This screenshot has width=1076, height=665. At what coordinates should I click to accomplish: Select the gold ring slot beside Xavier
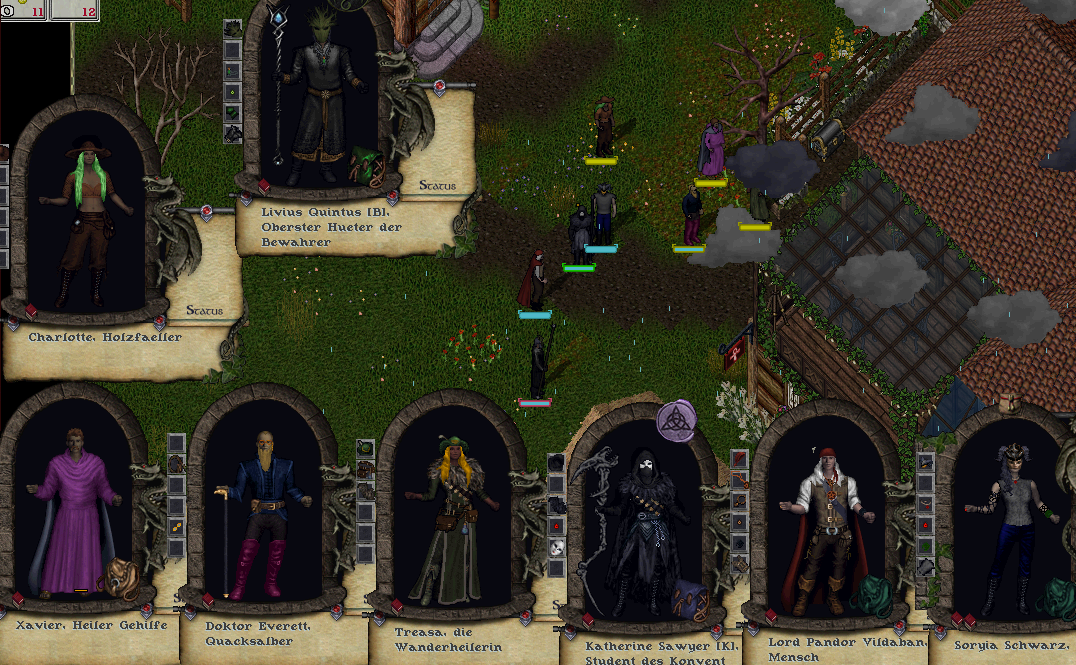[176, 526]
